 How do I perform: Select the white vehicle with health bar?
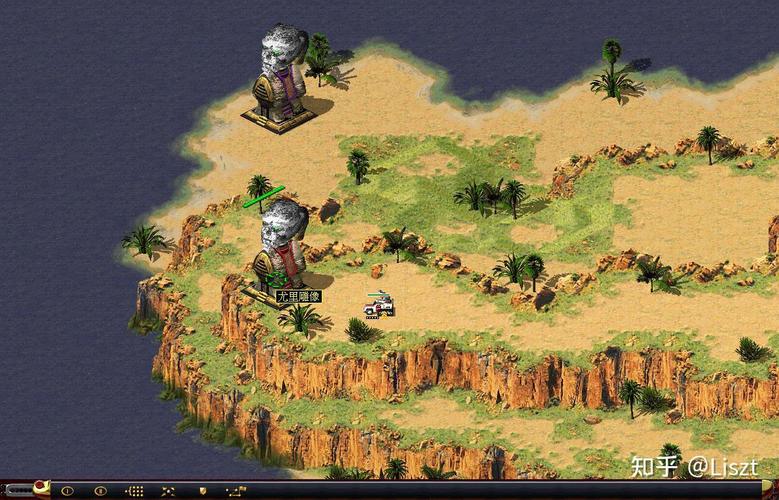coord(379,307)
